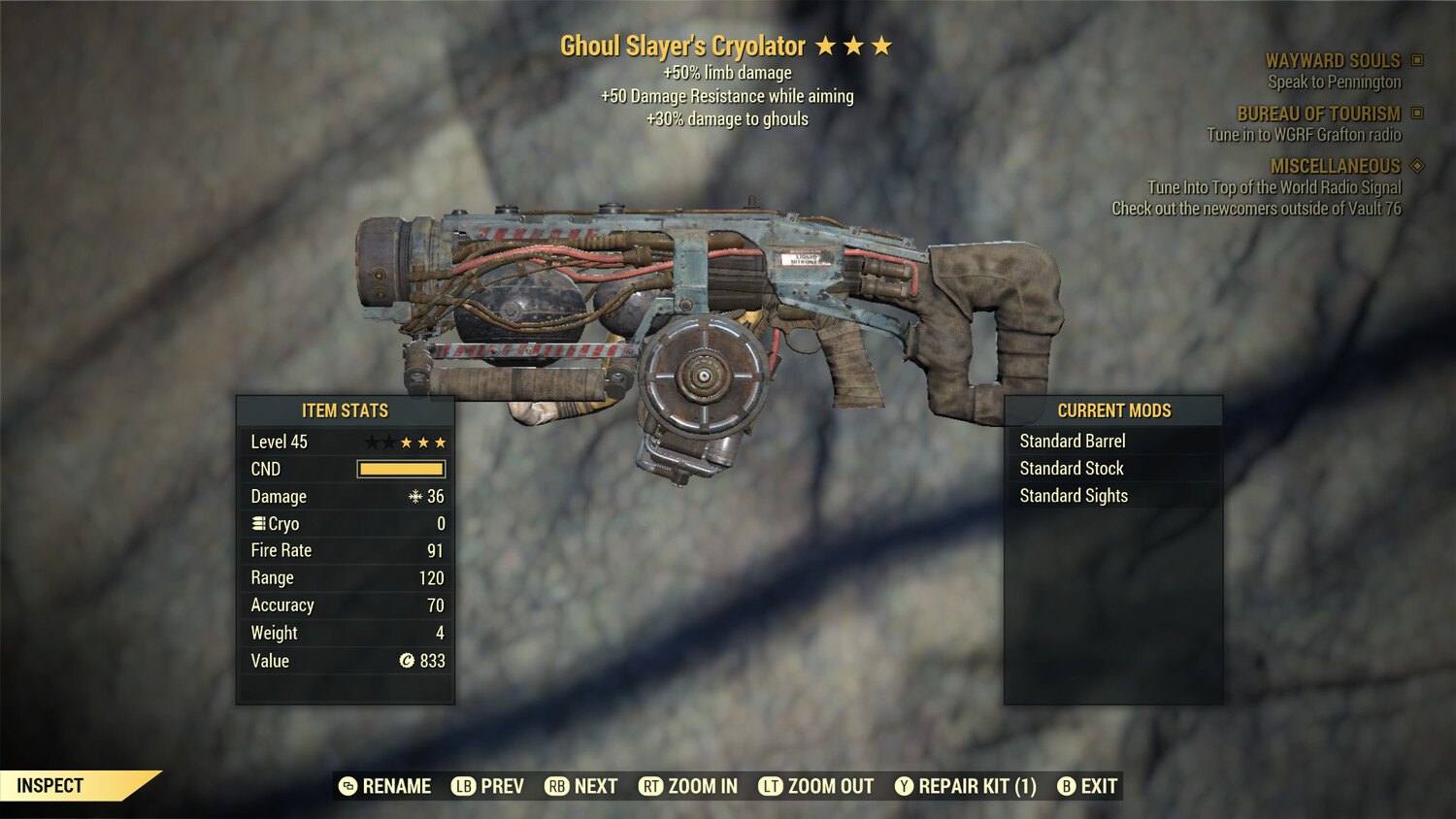Expand the Current Mods panel header

pos(1112,410)
